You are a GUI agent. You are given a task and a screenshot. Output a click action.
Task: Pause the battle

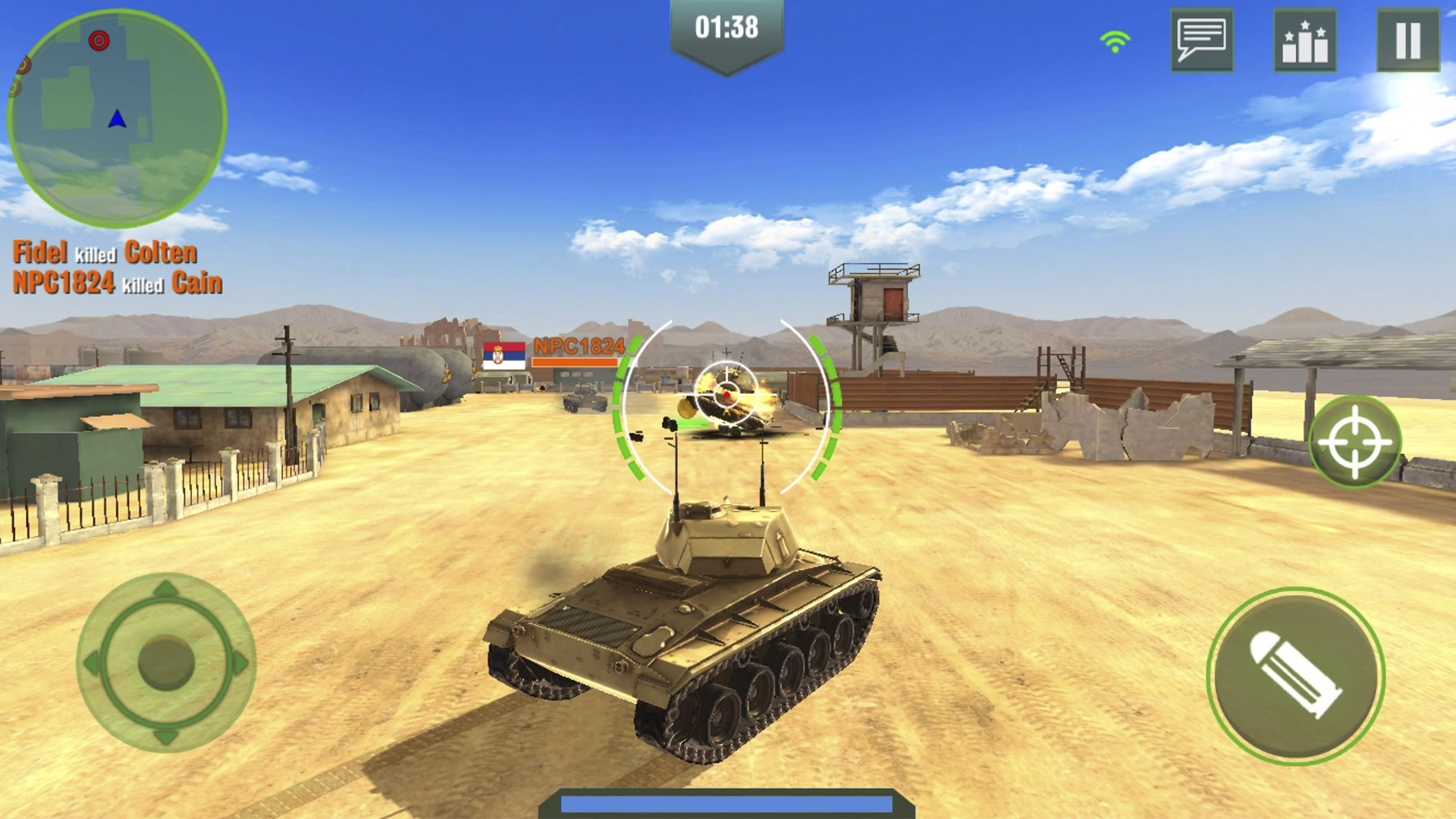pyautogui.click(x=1408, y=41)
